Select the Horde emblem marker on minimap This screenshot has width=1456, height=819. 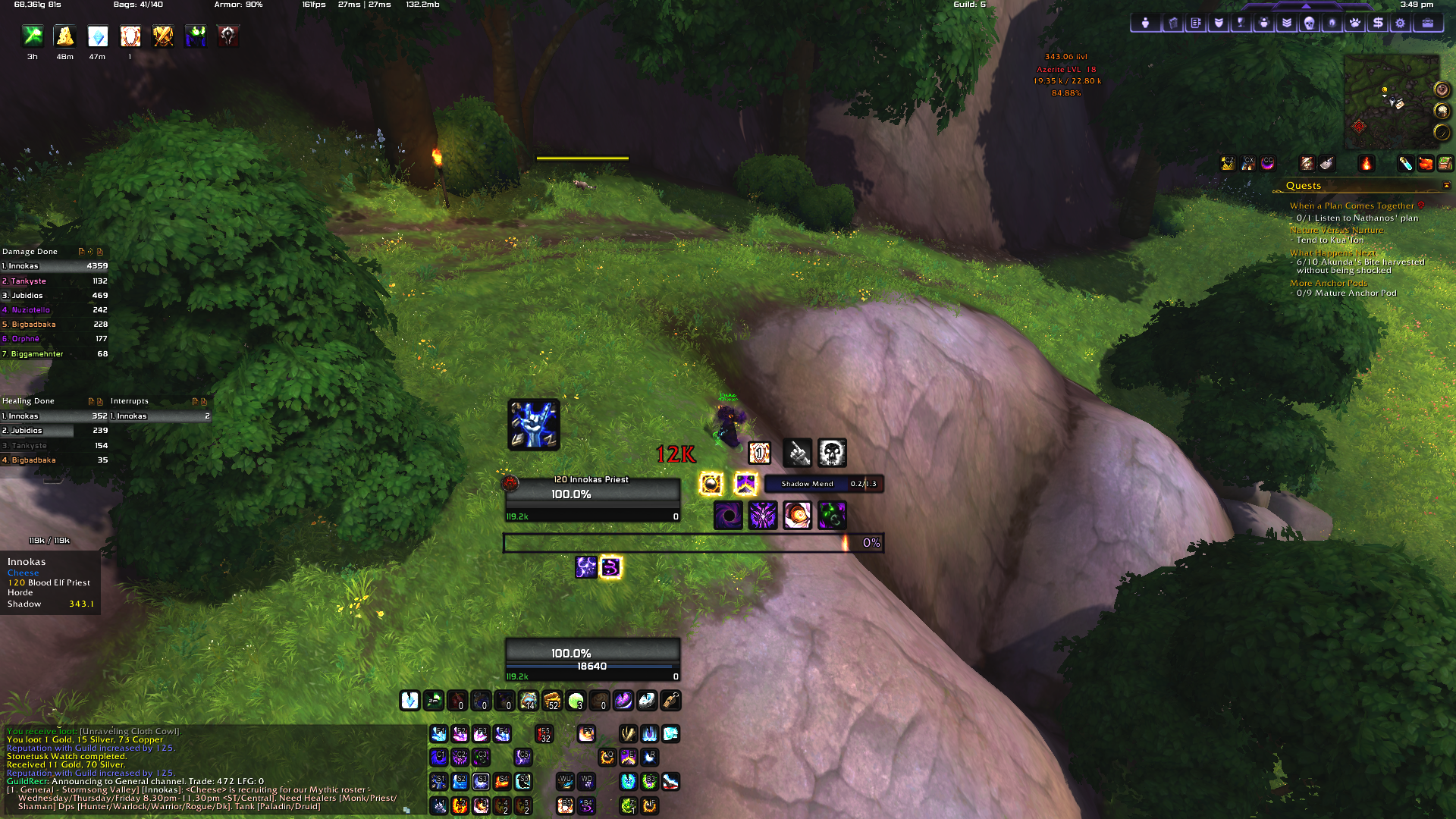click(x=1359, y=127)
